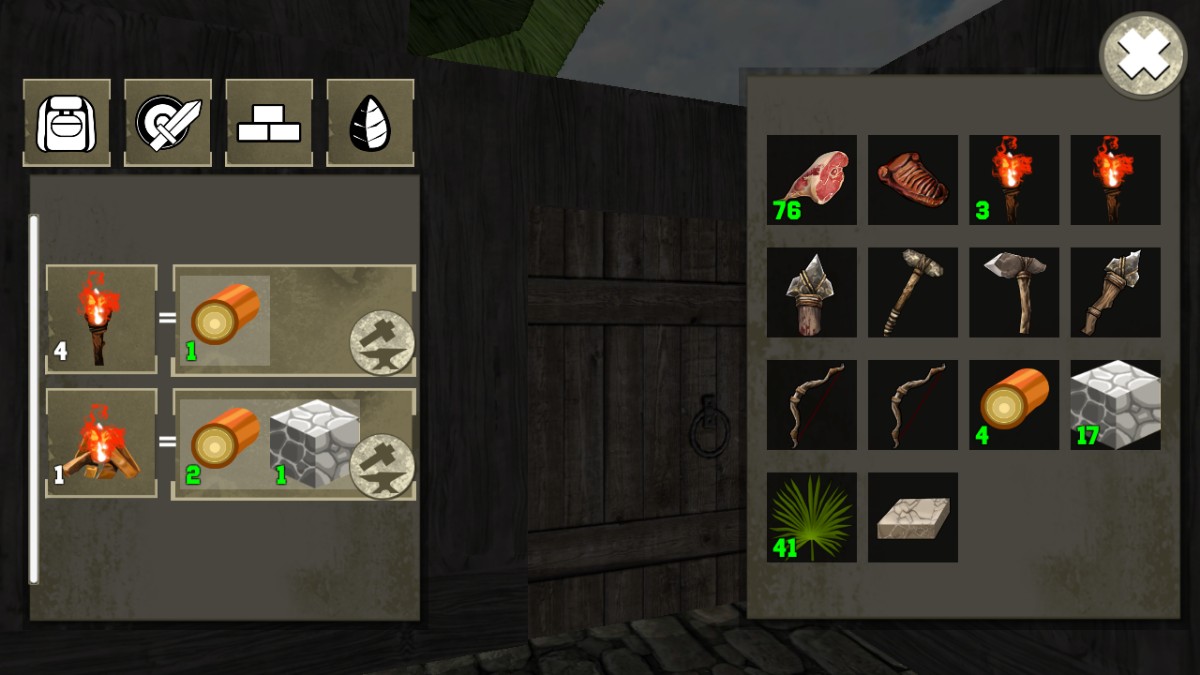1200x675 pixels.
Task: Select the stone hammer in the inventory
Action: (x=913, y=293)
